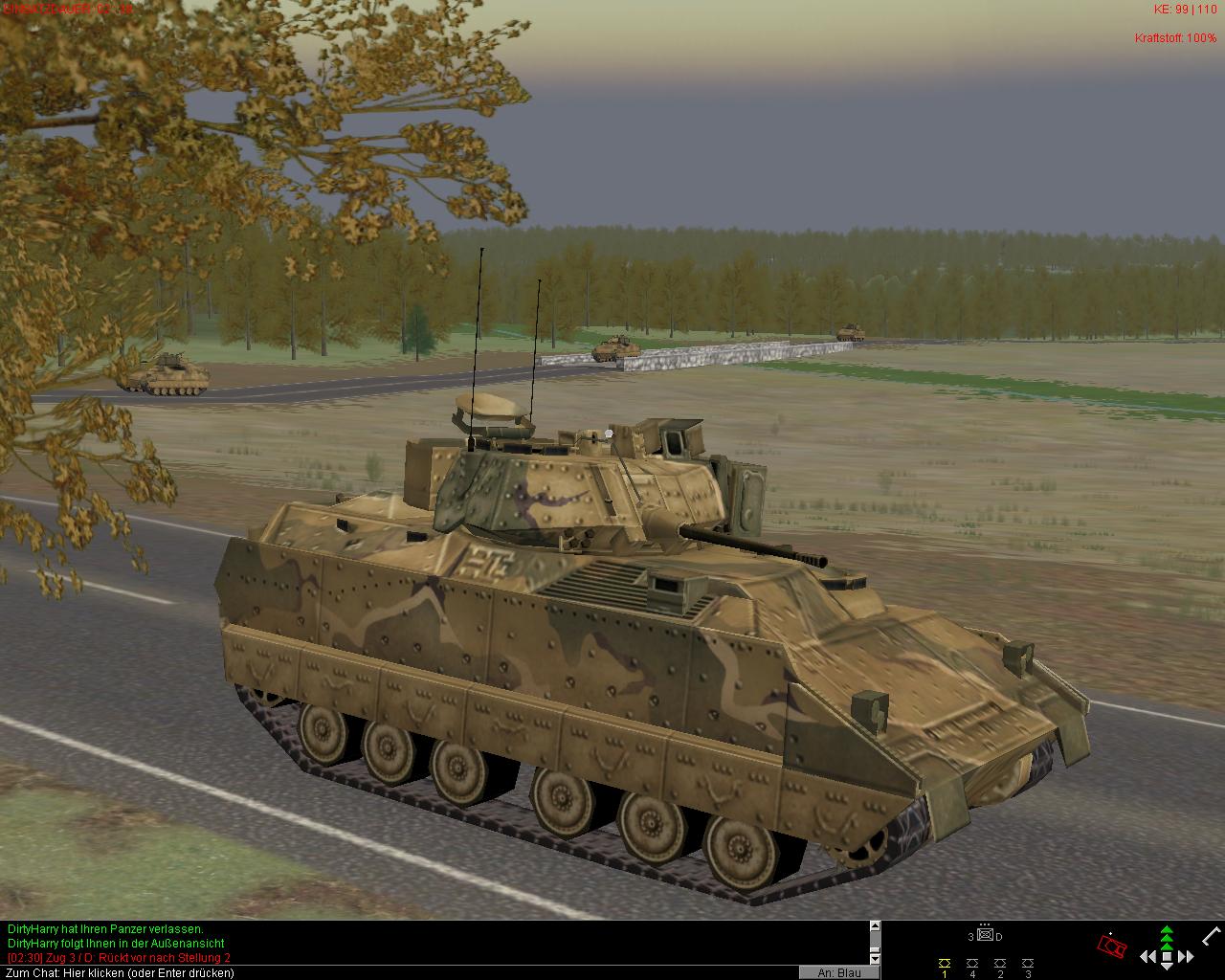Screen dimensions: 1225x980
Task: Steer right with the double right arrow
Action: coord(1187,956)
